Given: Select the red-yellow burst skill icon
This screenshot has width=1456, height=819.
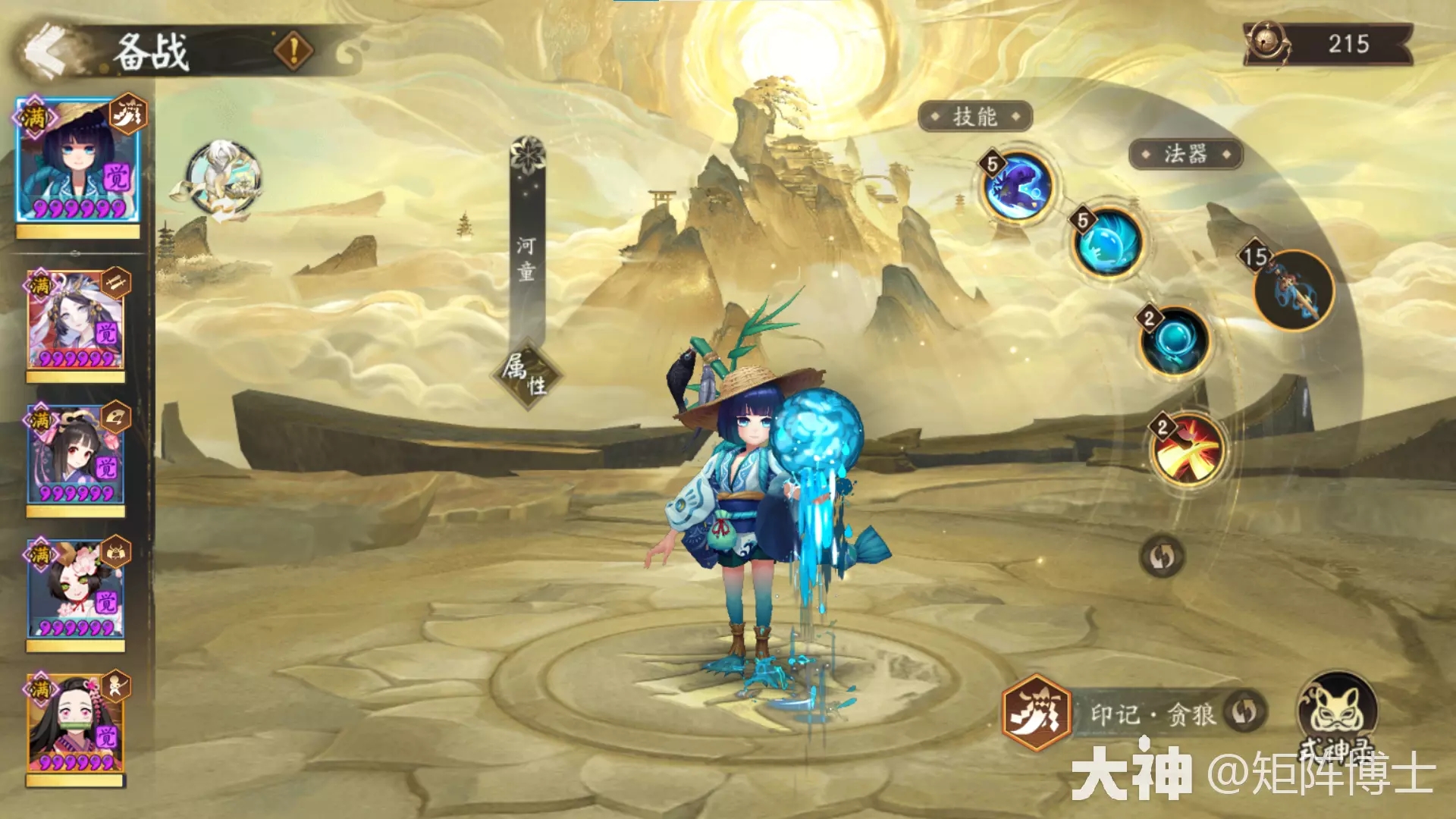Looking at the screenshot, I should click(1187, 450).
